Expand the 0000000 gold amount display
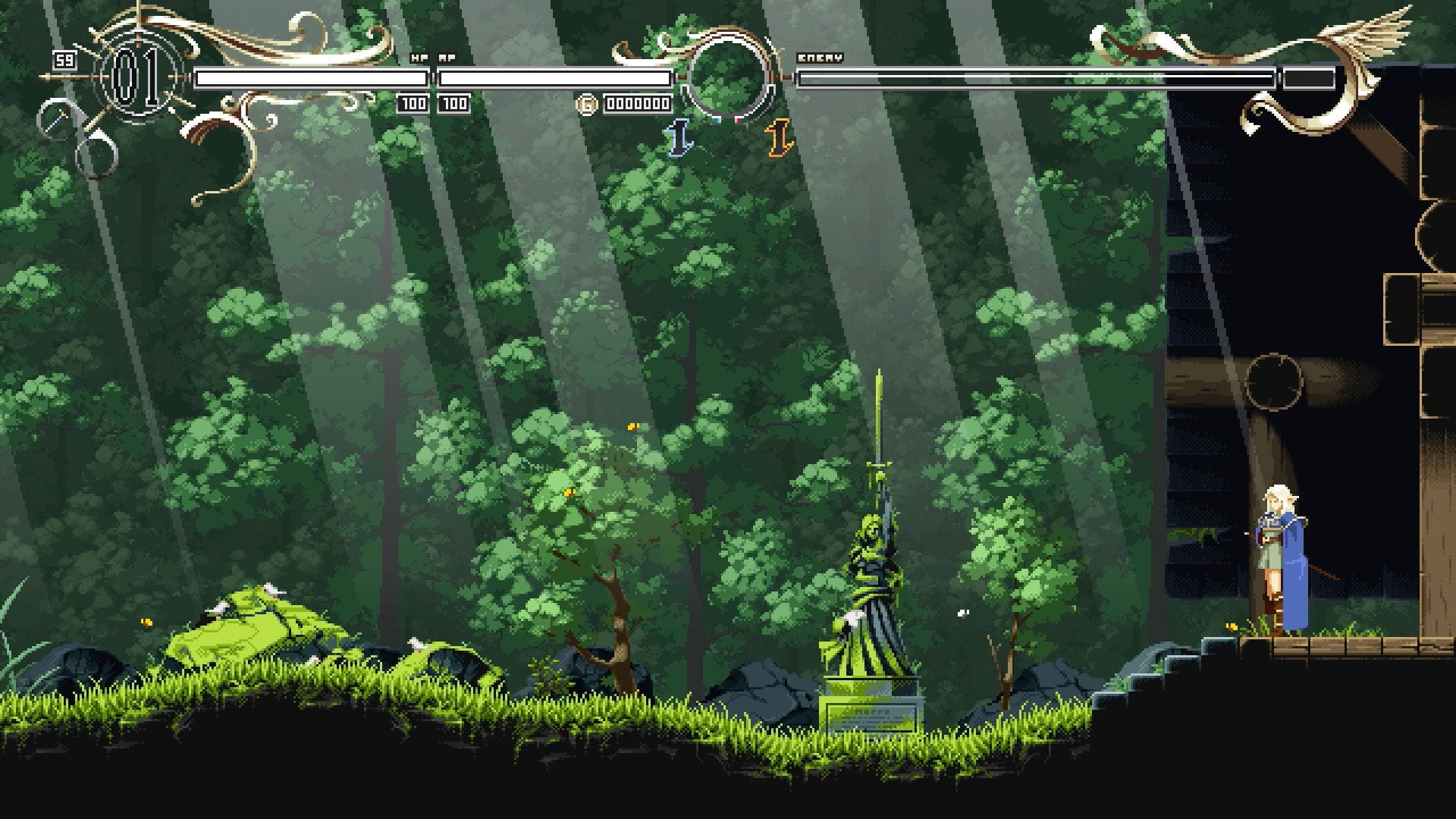This screenshot has height=819, width=1456. point(637,105)
